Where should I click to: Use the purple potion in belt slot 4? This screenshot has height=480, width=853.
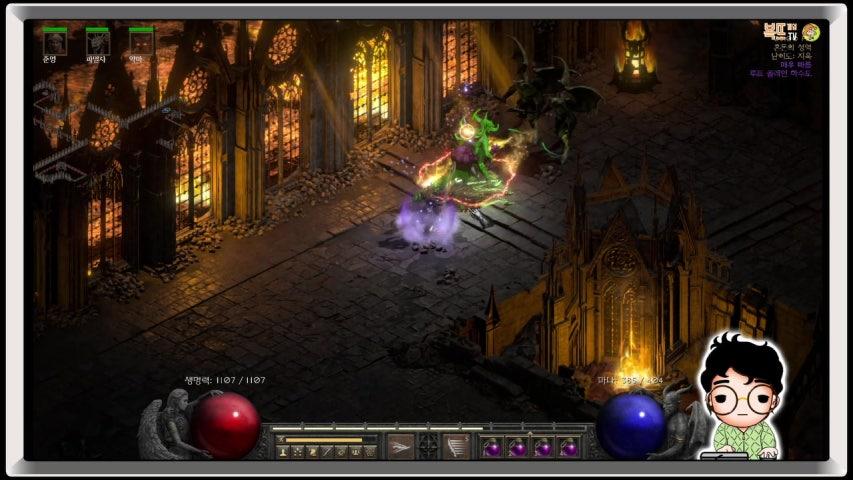569,447
